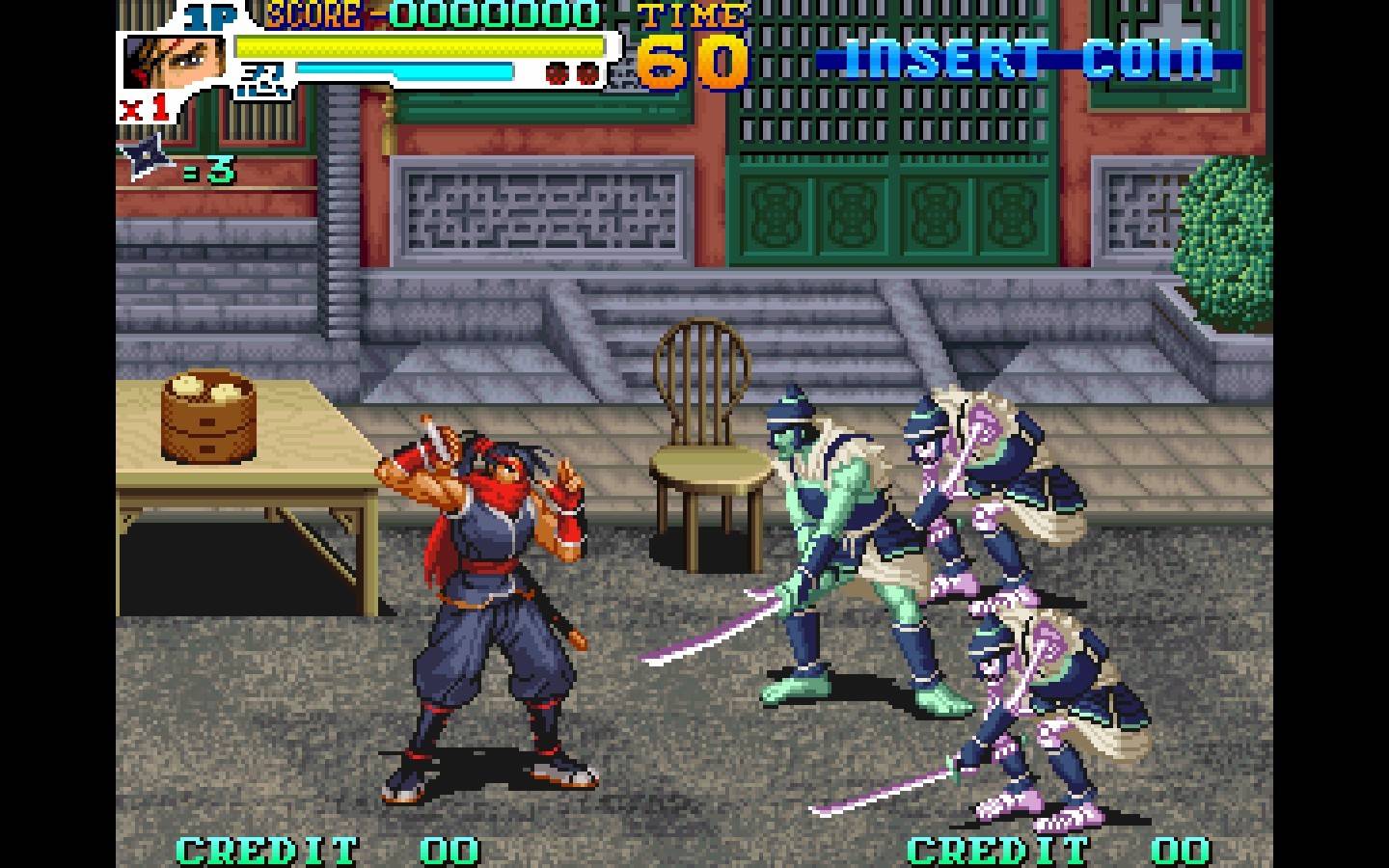Click the left CREDIT 00 label
The image size is (1389, 868).
(x=324, y=849)
